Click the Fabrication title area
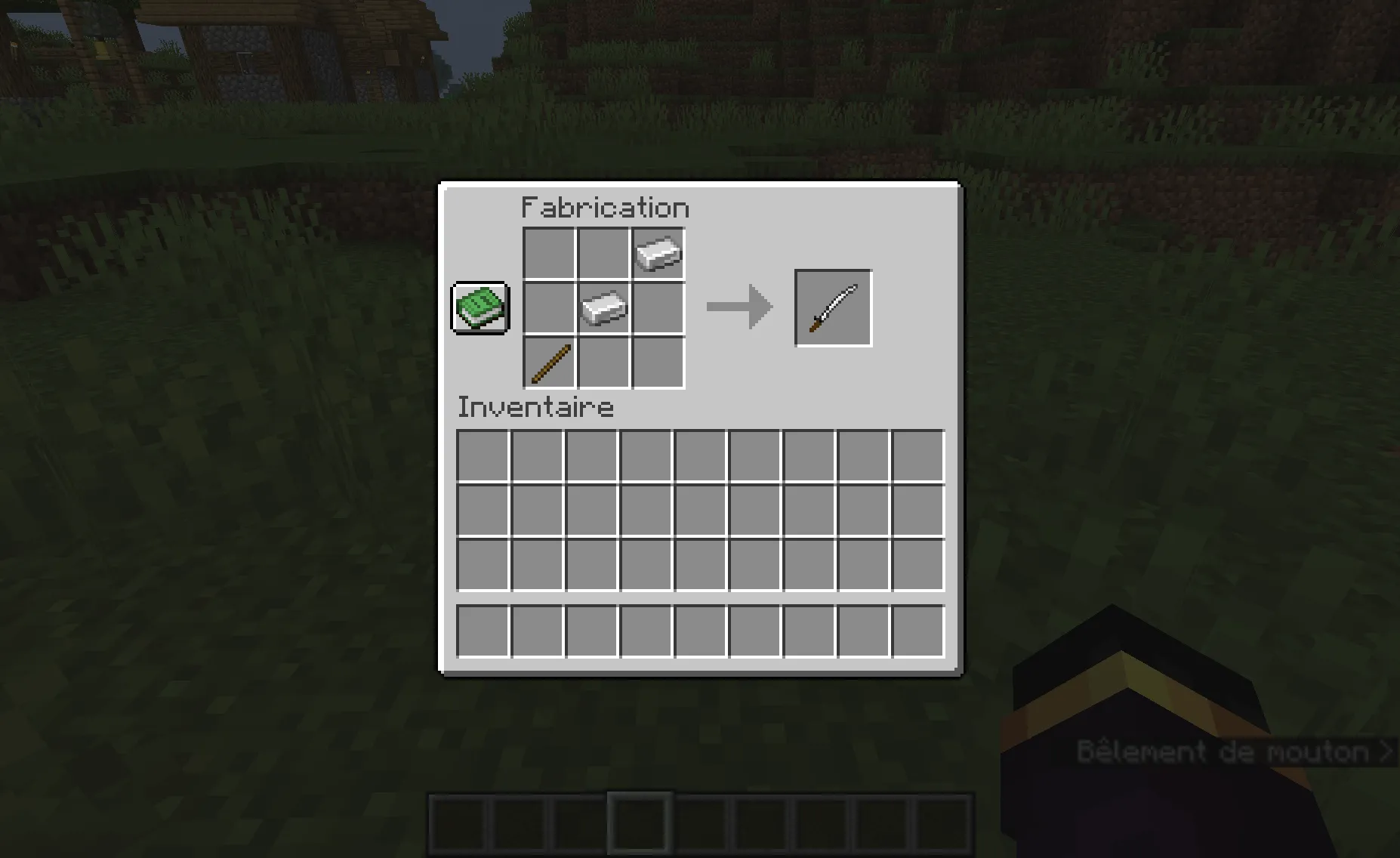1400x858 pixels. [604, 206]
